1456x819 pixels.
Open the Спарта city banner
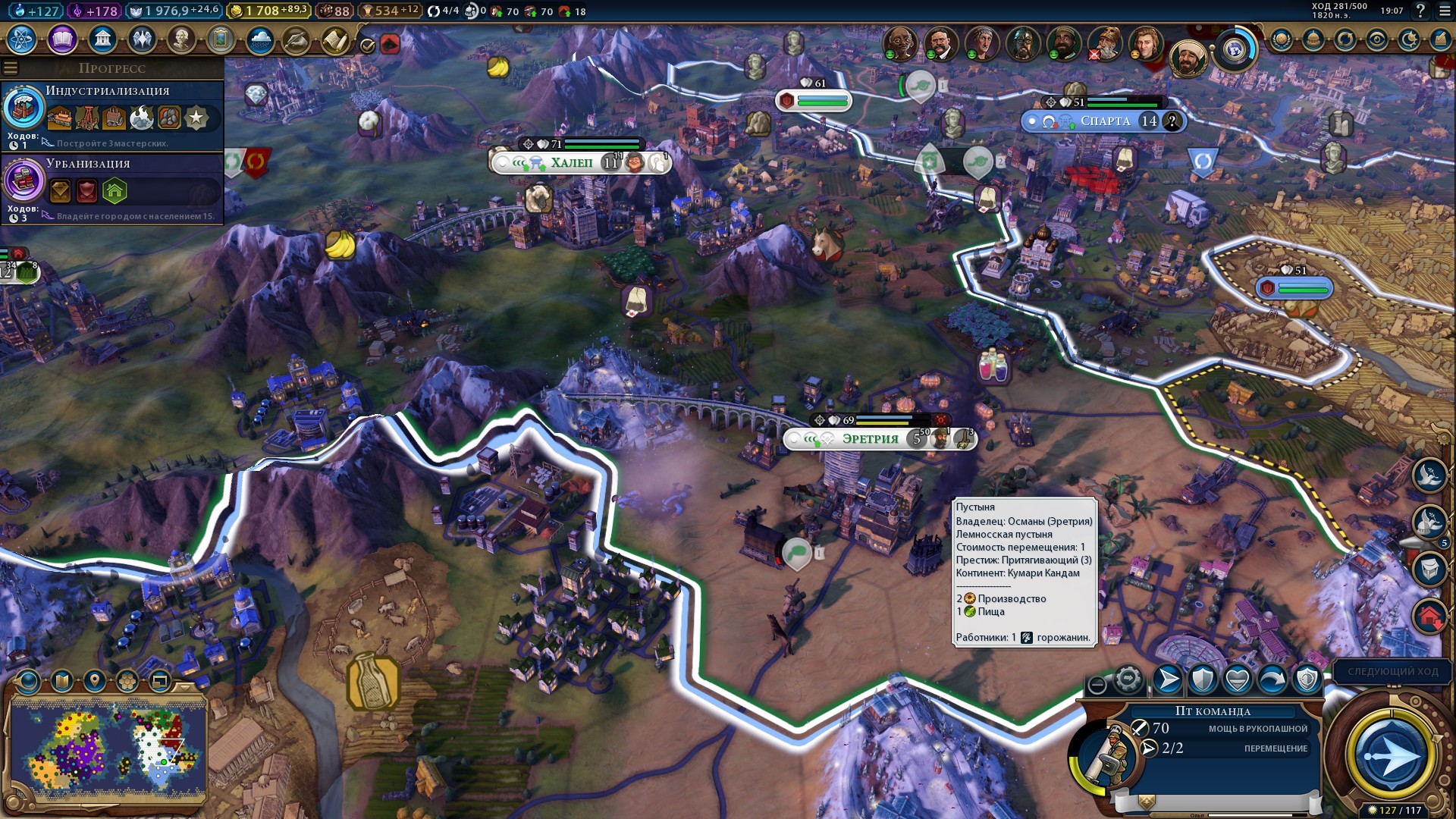coord(1104,121)
